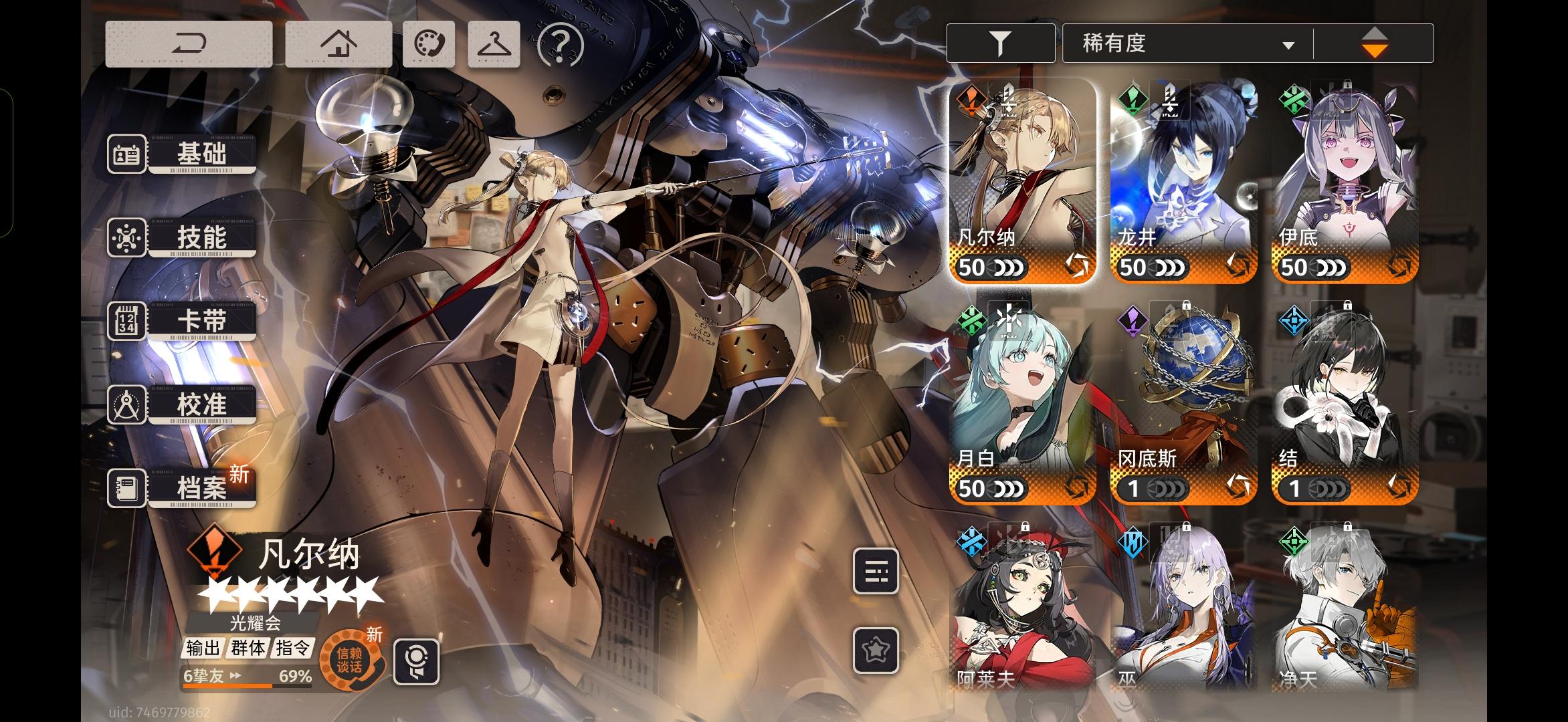Toggle the ascending/descending sort arrows
Image resolution: width=1568 pixels, height=722 pixels.
1375,42
